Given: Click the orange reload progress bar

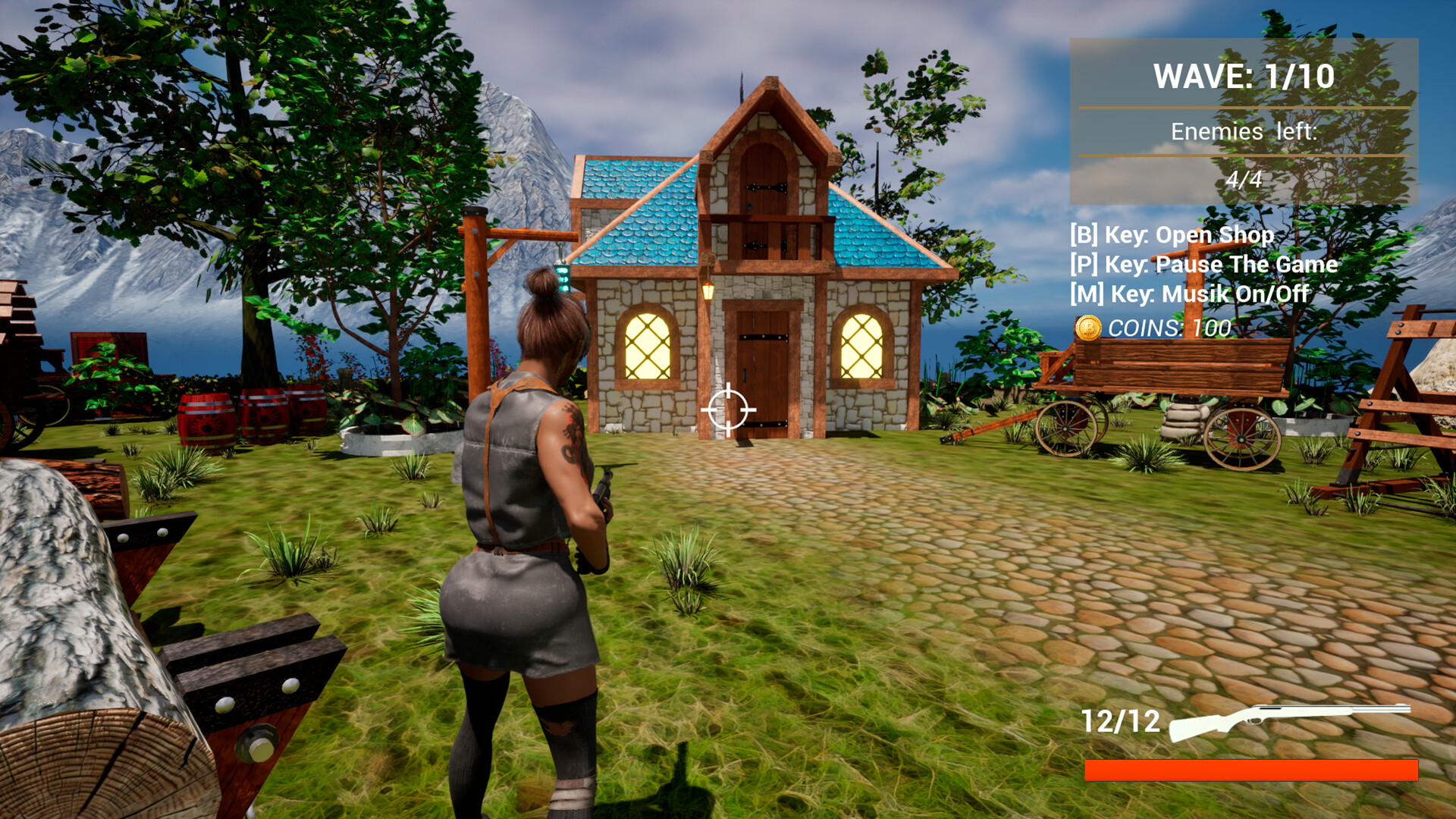Looking at the screenshot, I should (1251, 771).
